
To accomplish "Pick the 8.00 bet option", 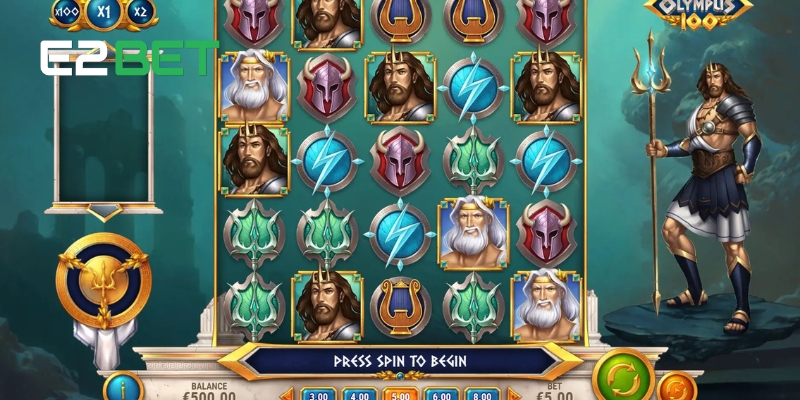I will click(481, 394).
